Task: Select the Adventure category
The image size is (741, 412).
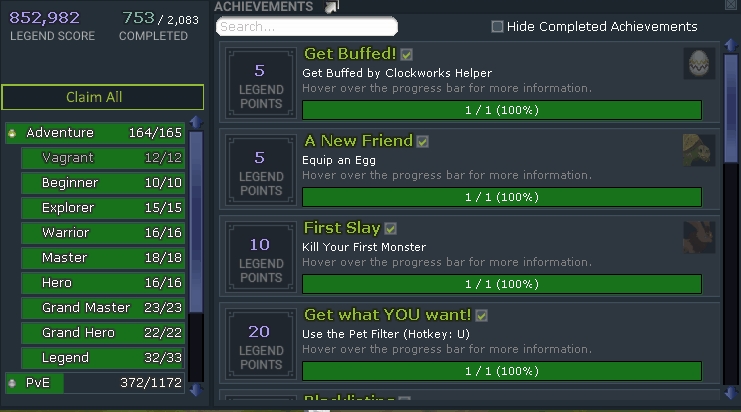Action: click(95, 133)
